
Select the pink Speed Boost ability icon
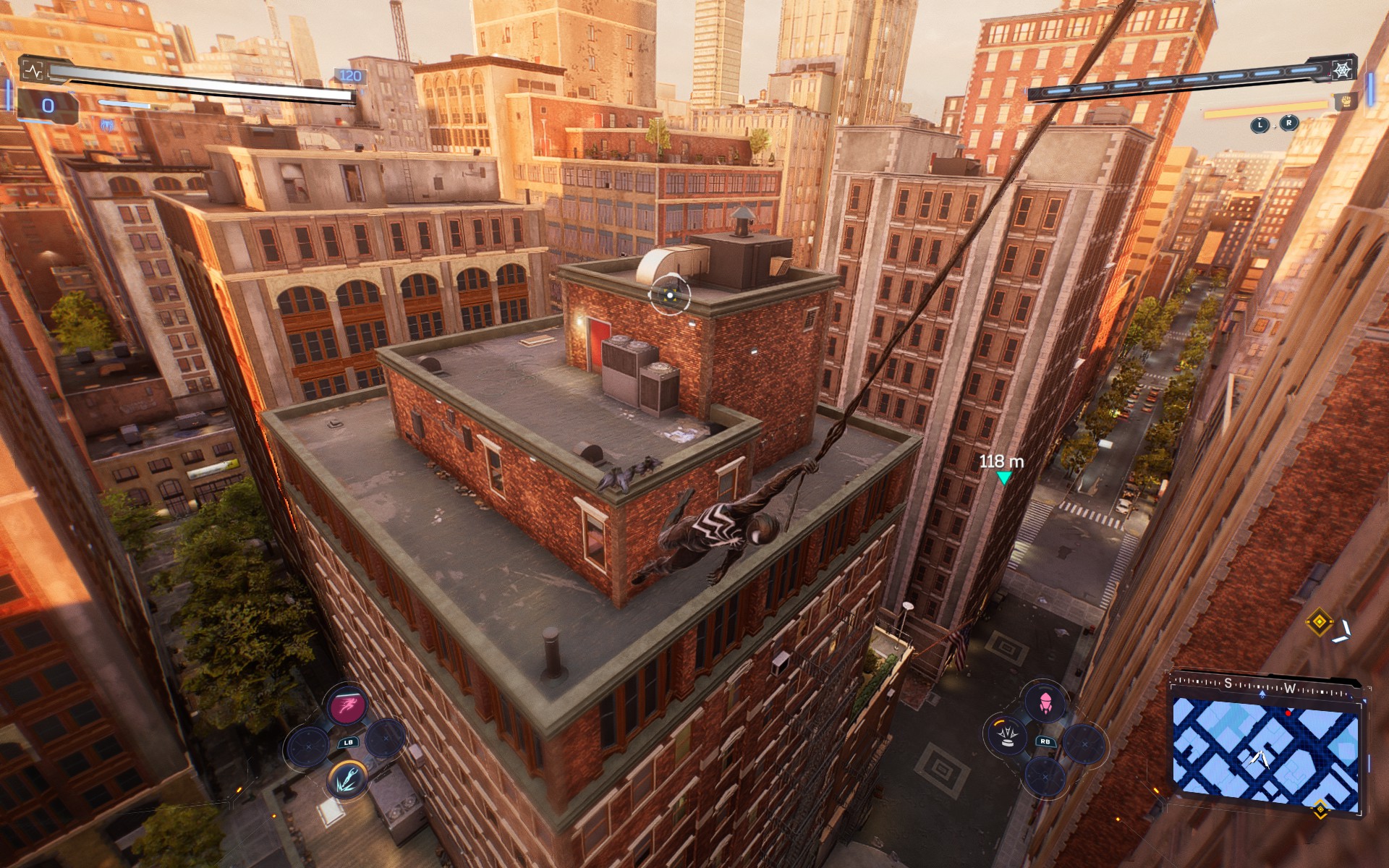coord(347,705)
